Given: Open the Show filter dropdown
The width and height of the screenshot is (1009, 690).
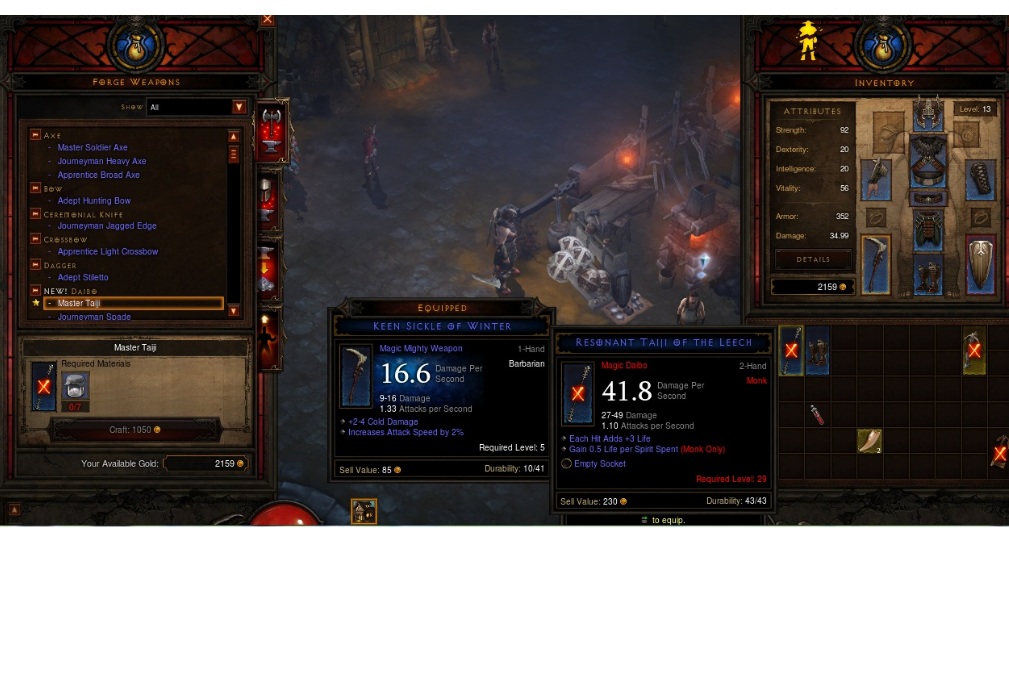Looking at the screenshot, I should [239, 107].
